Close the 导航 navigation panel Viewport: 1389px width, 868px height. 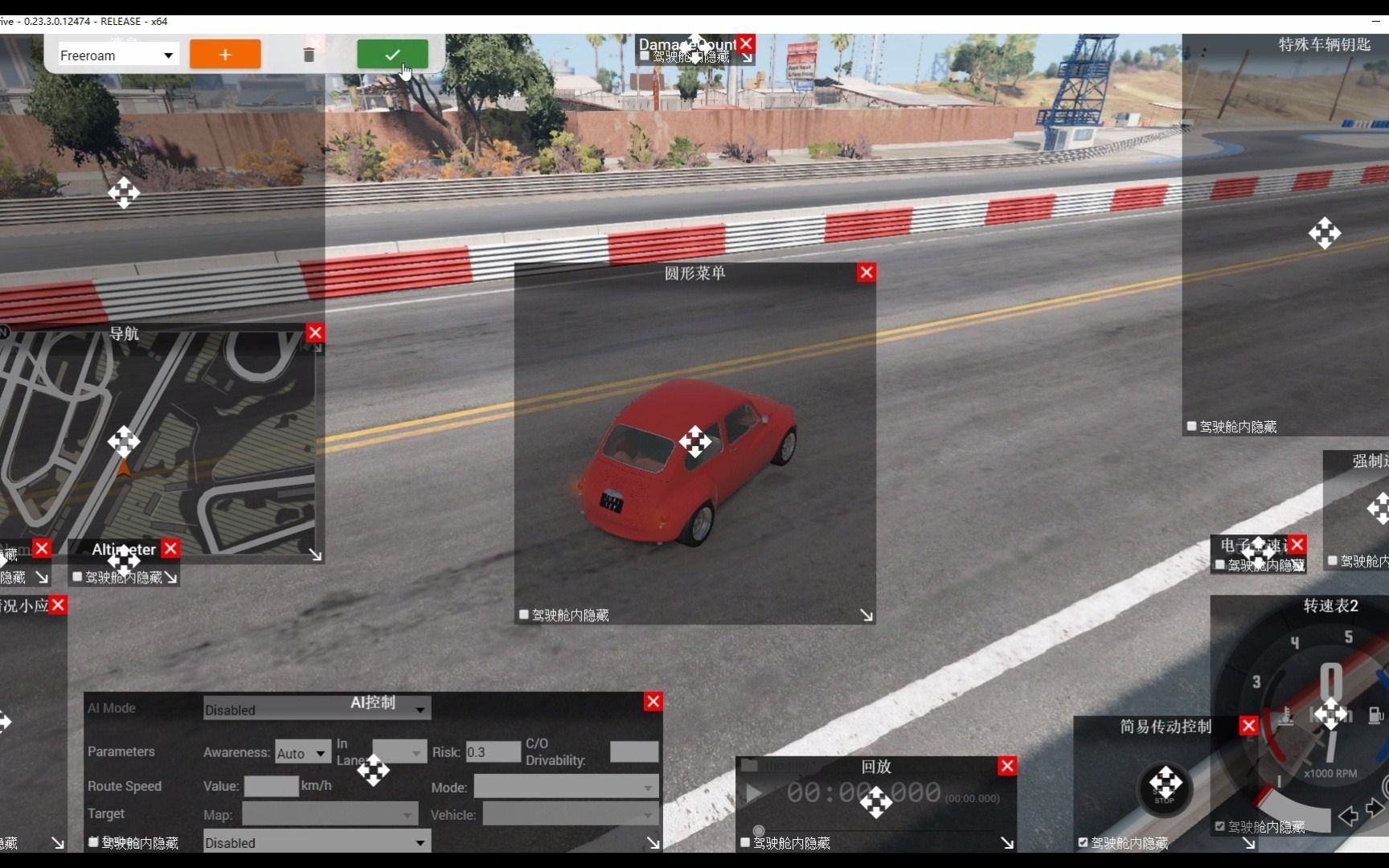pos(315,332)
